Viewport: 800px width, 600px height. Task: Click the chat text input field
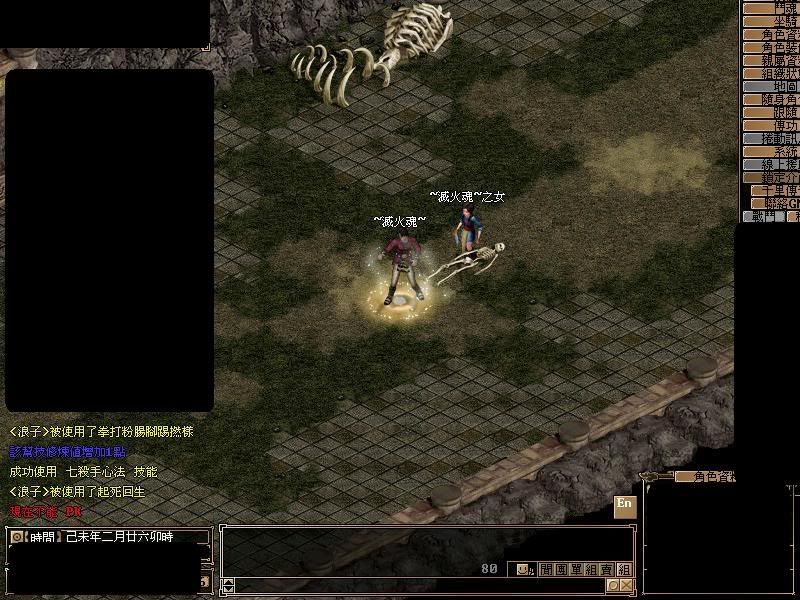420,585
